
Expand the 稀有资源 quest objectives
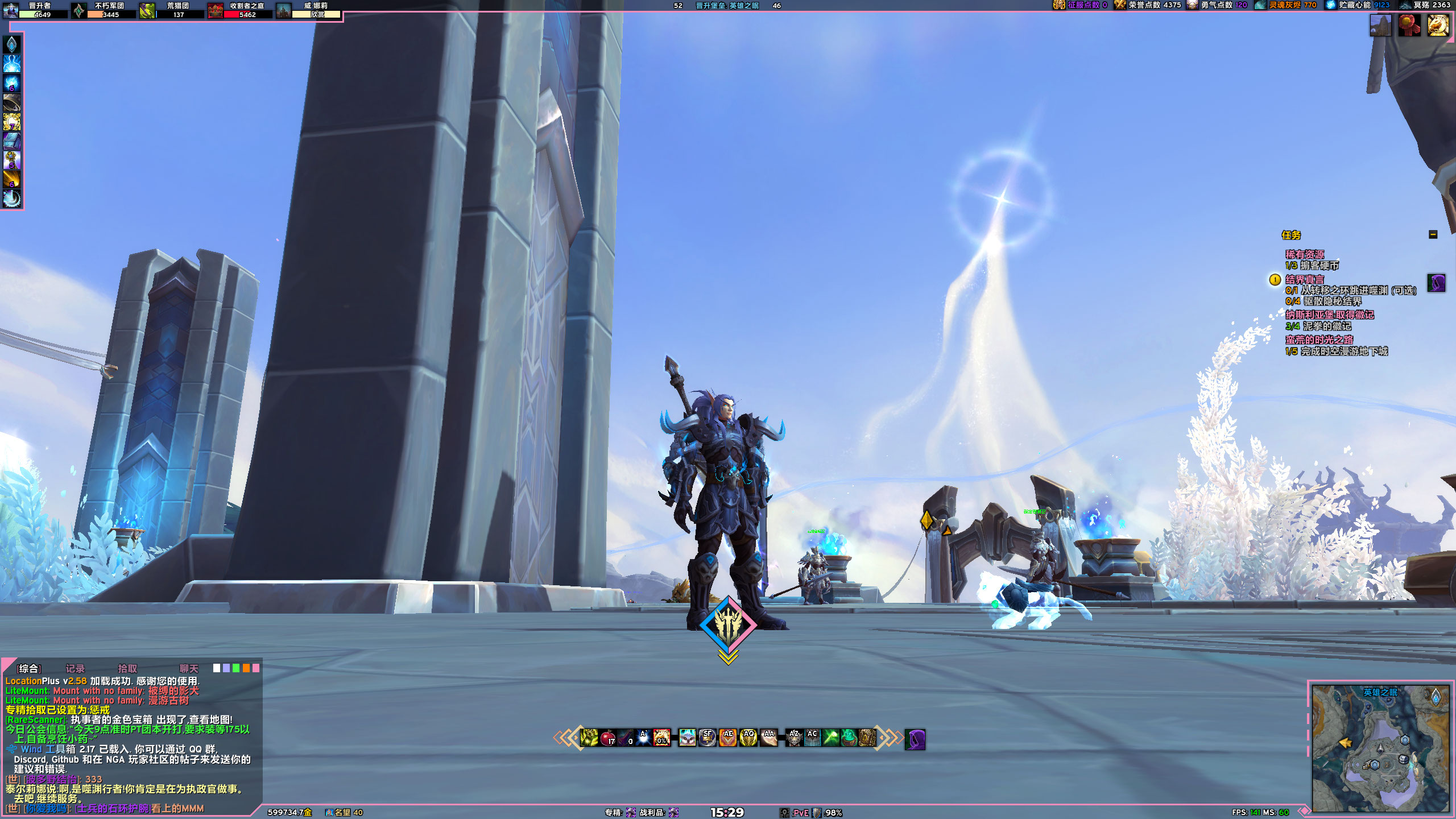click(x=1306, y=254)
